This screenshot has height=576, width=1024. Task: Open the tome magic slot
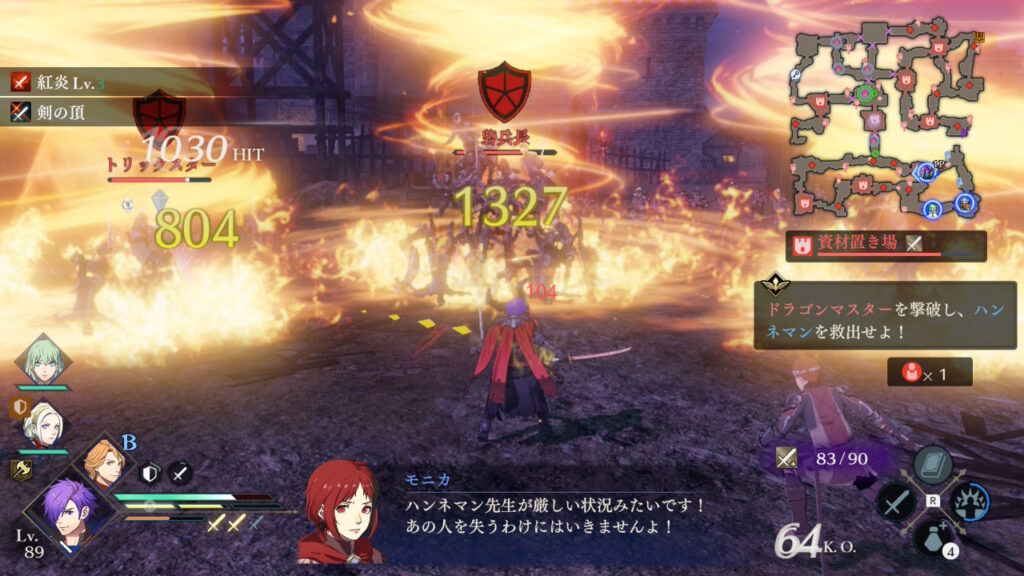pos(931,466)
